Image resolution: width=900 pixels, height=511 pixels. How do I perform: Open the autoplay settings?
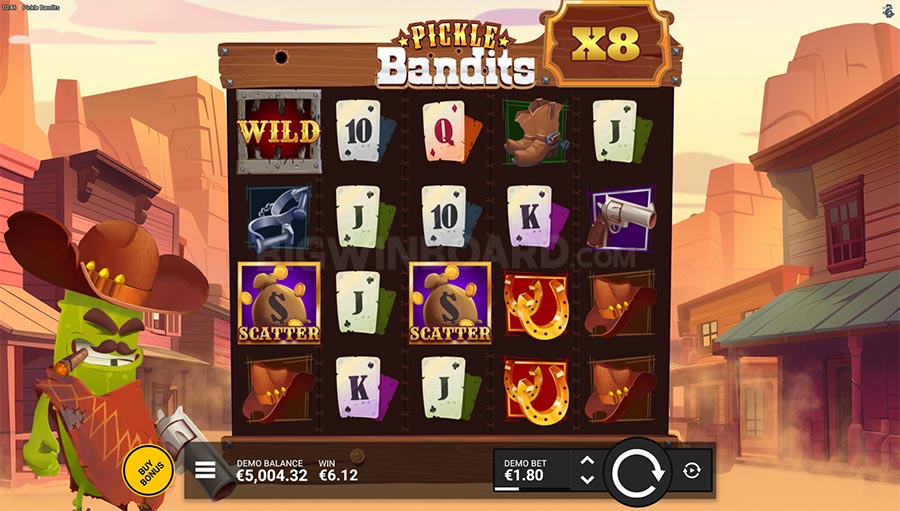click(x=691, y=471)
